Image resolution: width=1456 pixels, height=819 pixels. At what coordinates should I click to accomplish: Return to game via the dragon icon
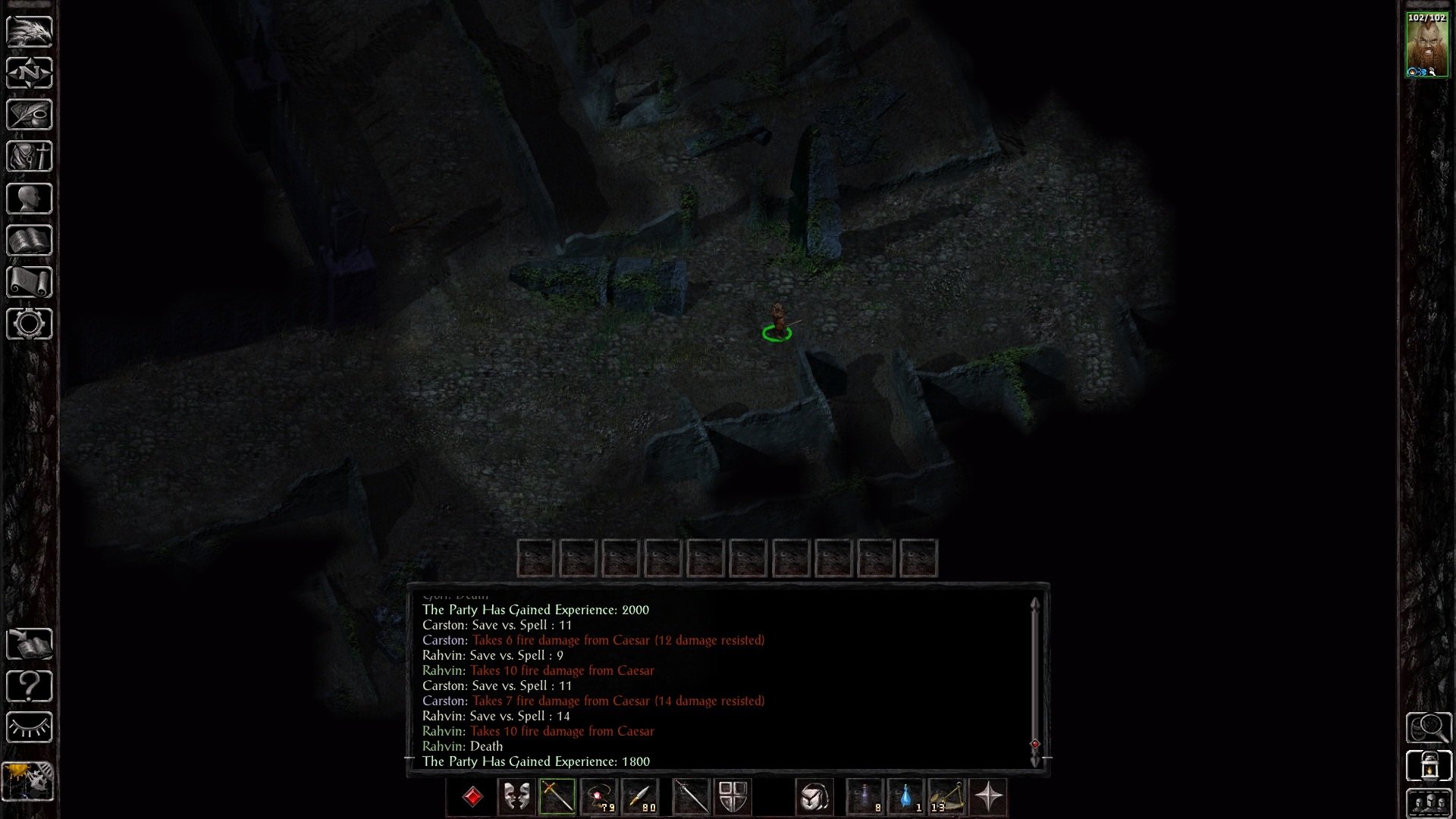(30, 32)
